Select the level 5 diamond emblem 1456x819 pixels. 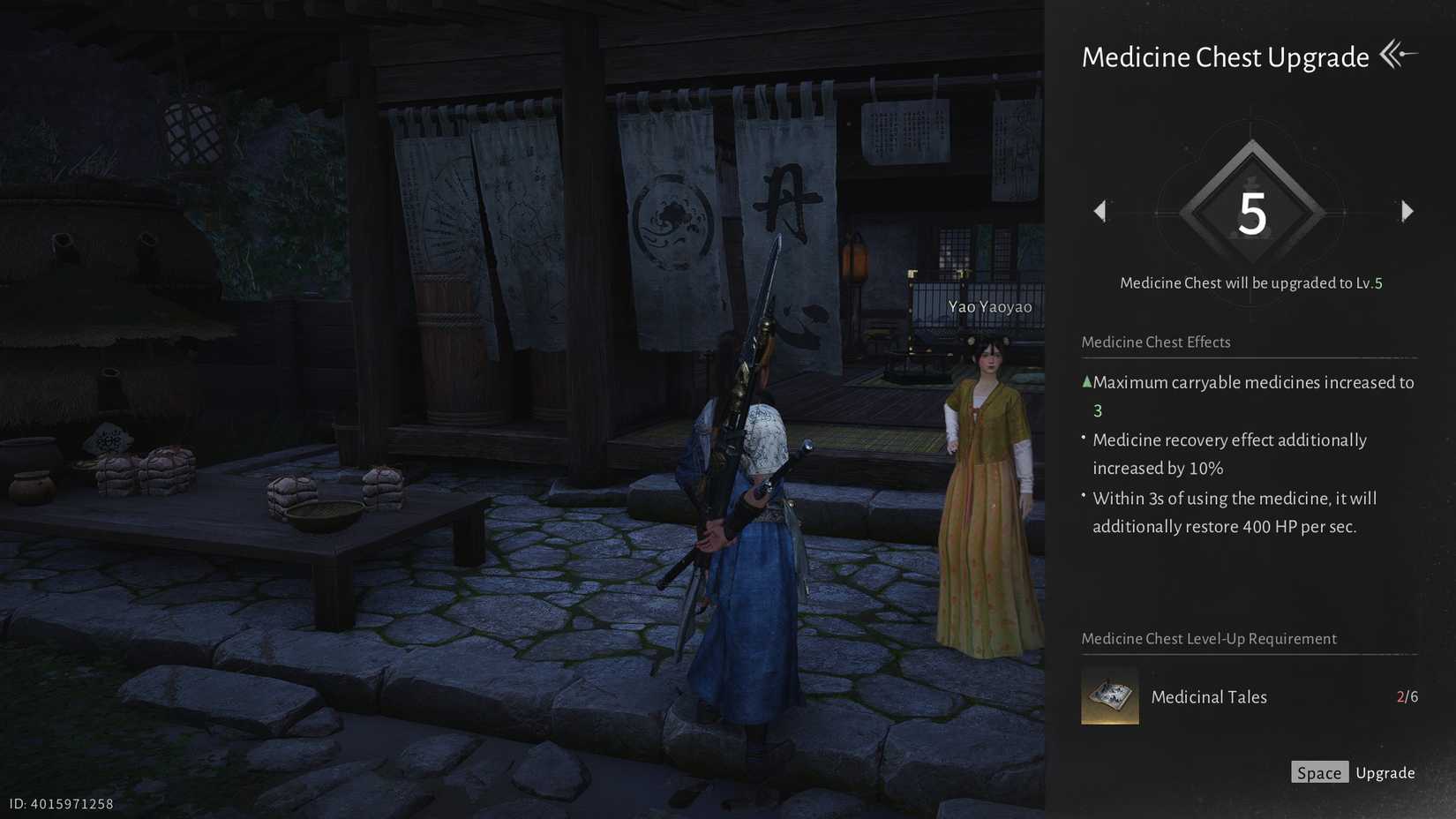[x=1250, y=211]
